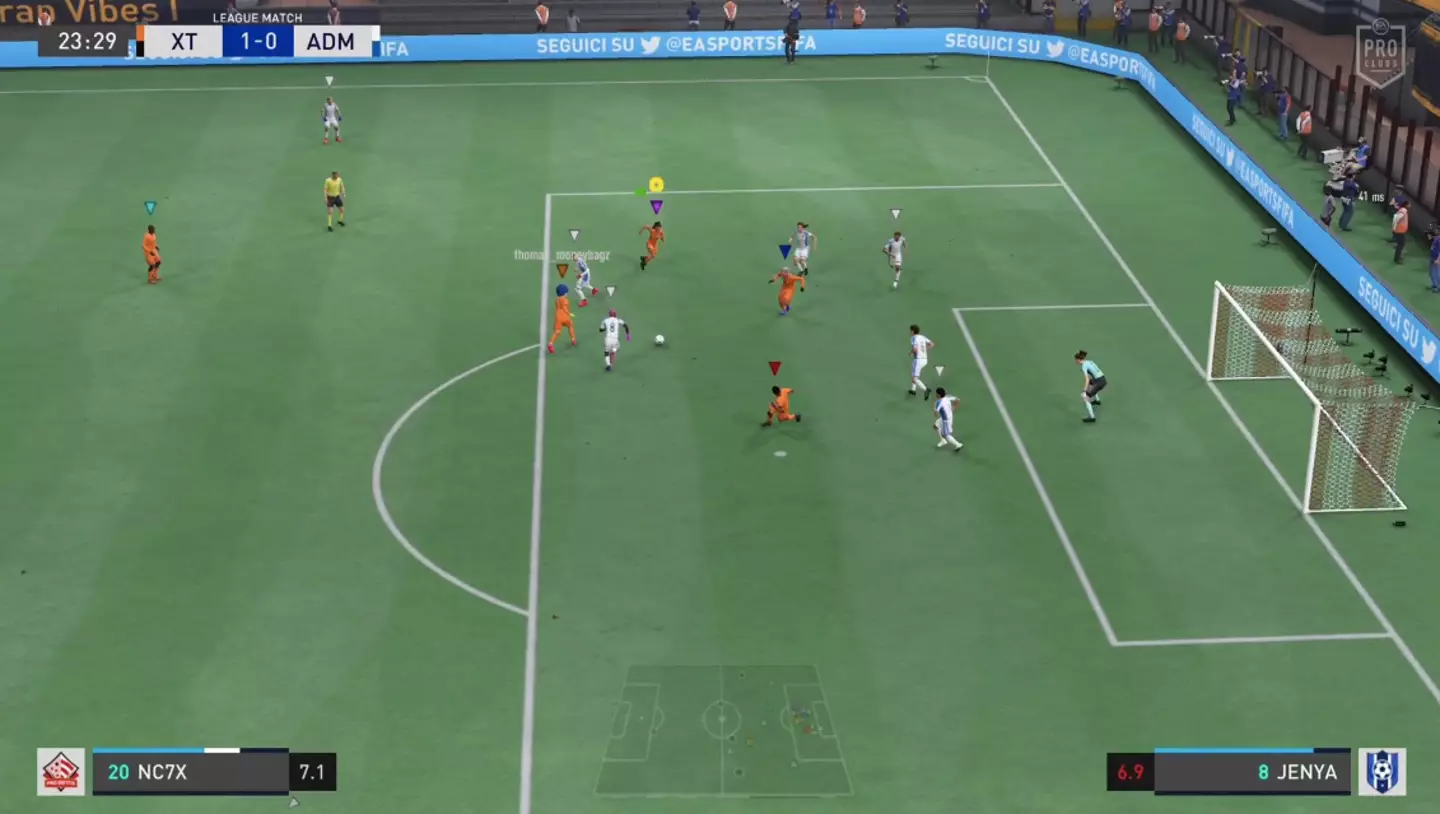The image size is (1440, 814).
Task: Select the blue club crest beside JENYA
Action: 1381,772
